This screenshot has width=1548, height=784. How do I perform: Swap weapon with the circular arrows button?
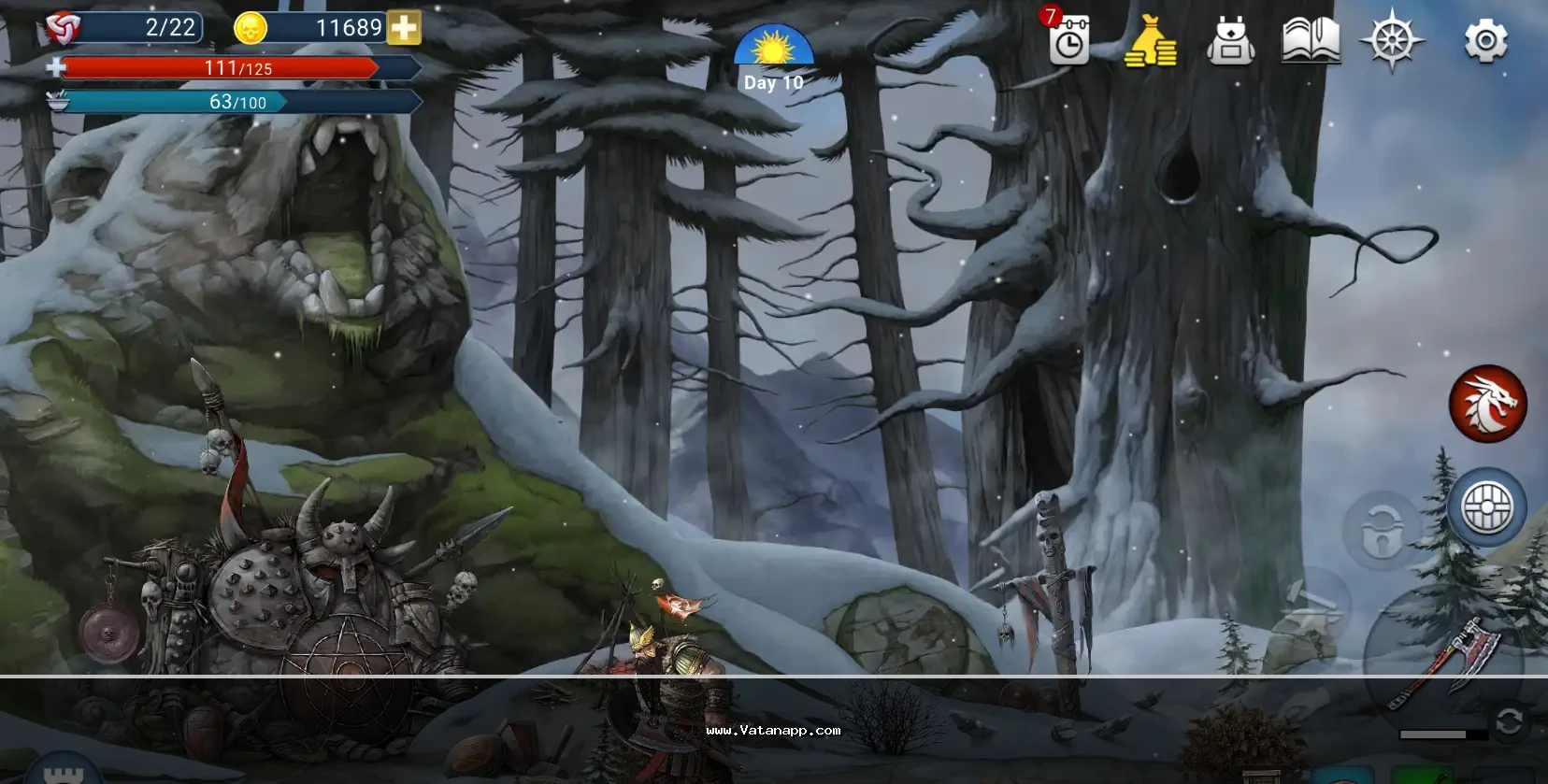[x=1509, y=721]
